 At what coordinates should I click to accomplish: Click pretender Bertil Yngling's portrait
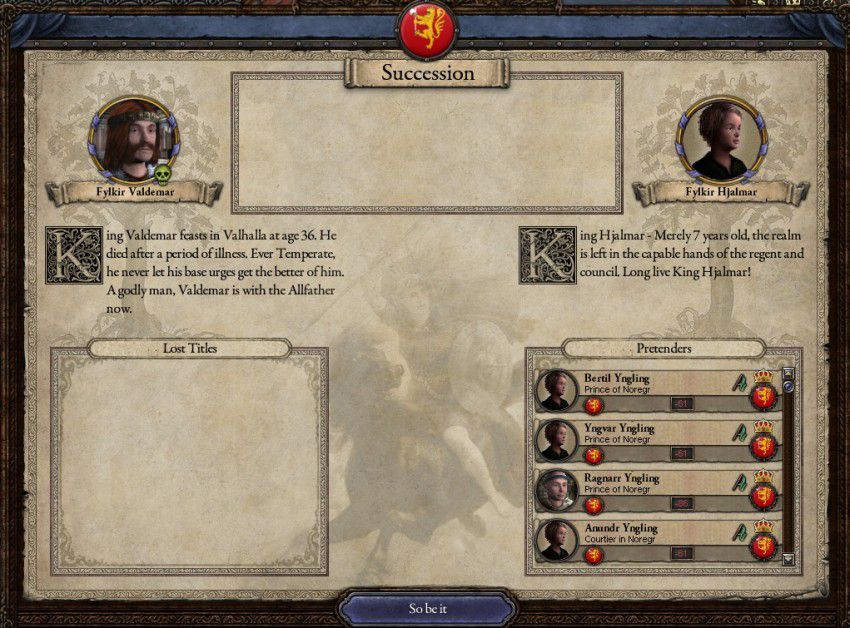[557, 389]
